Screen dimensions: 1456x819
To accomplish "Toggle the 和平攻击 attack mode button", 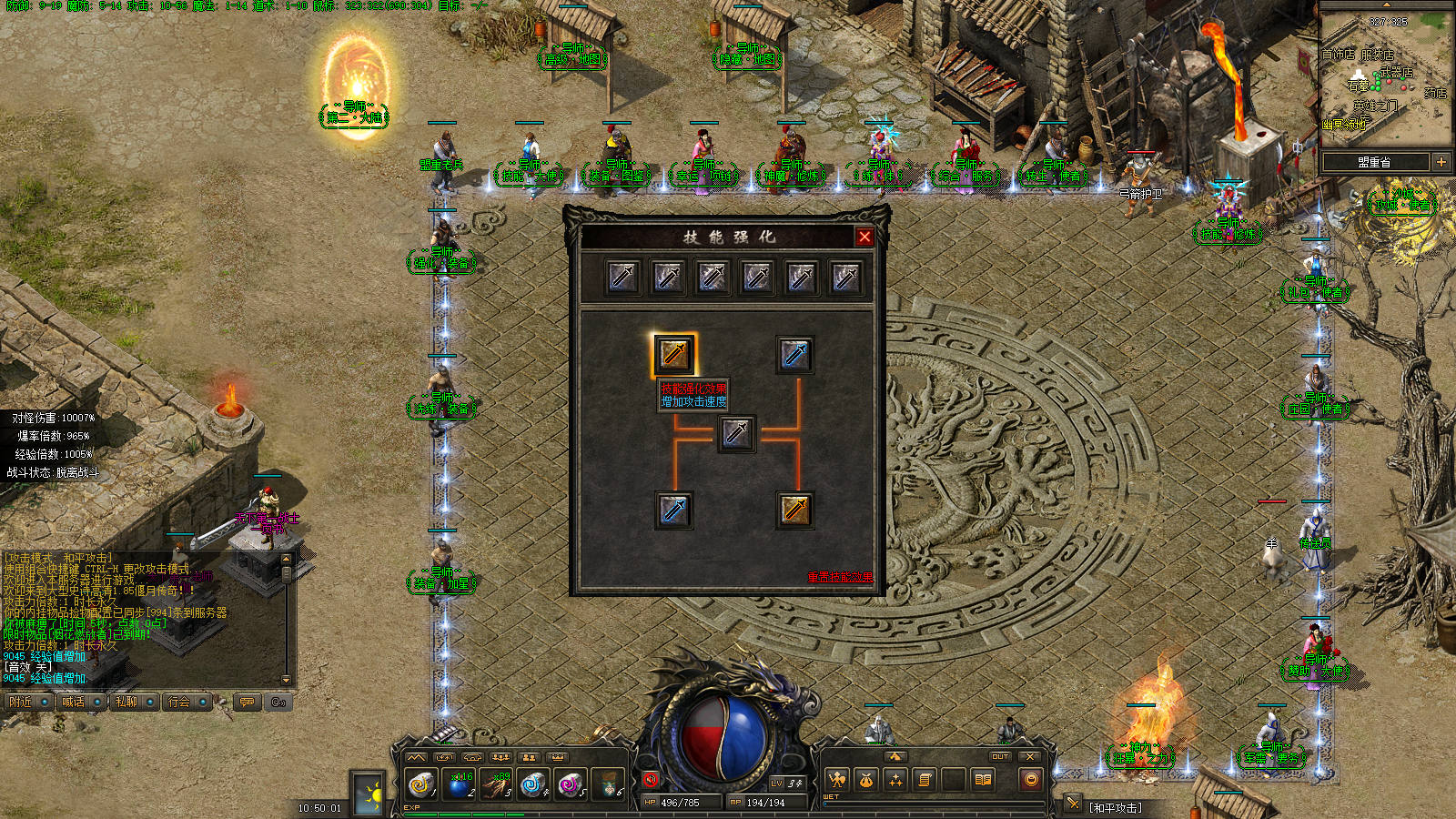I will 1115,807.
